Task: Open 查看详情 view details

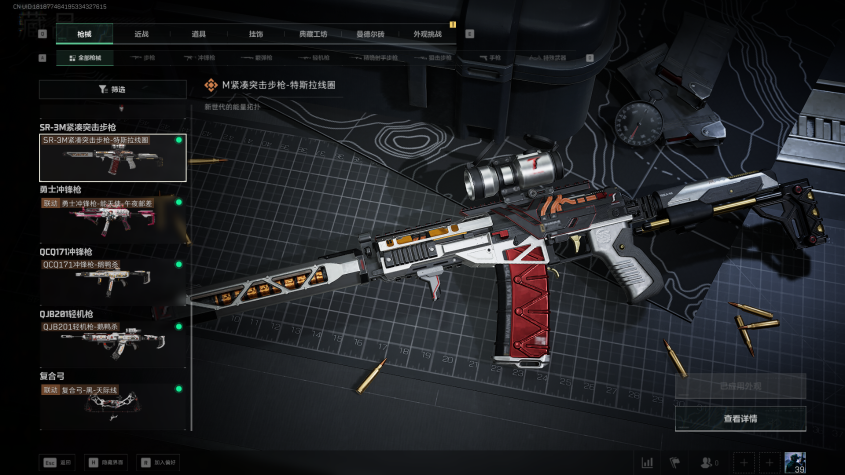Action: [740, 418]
